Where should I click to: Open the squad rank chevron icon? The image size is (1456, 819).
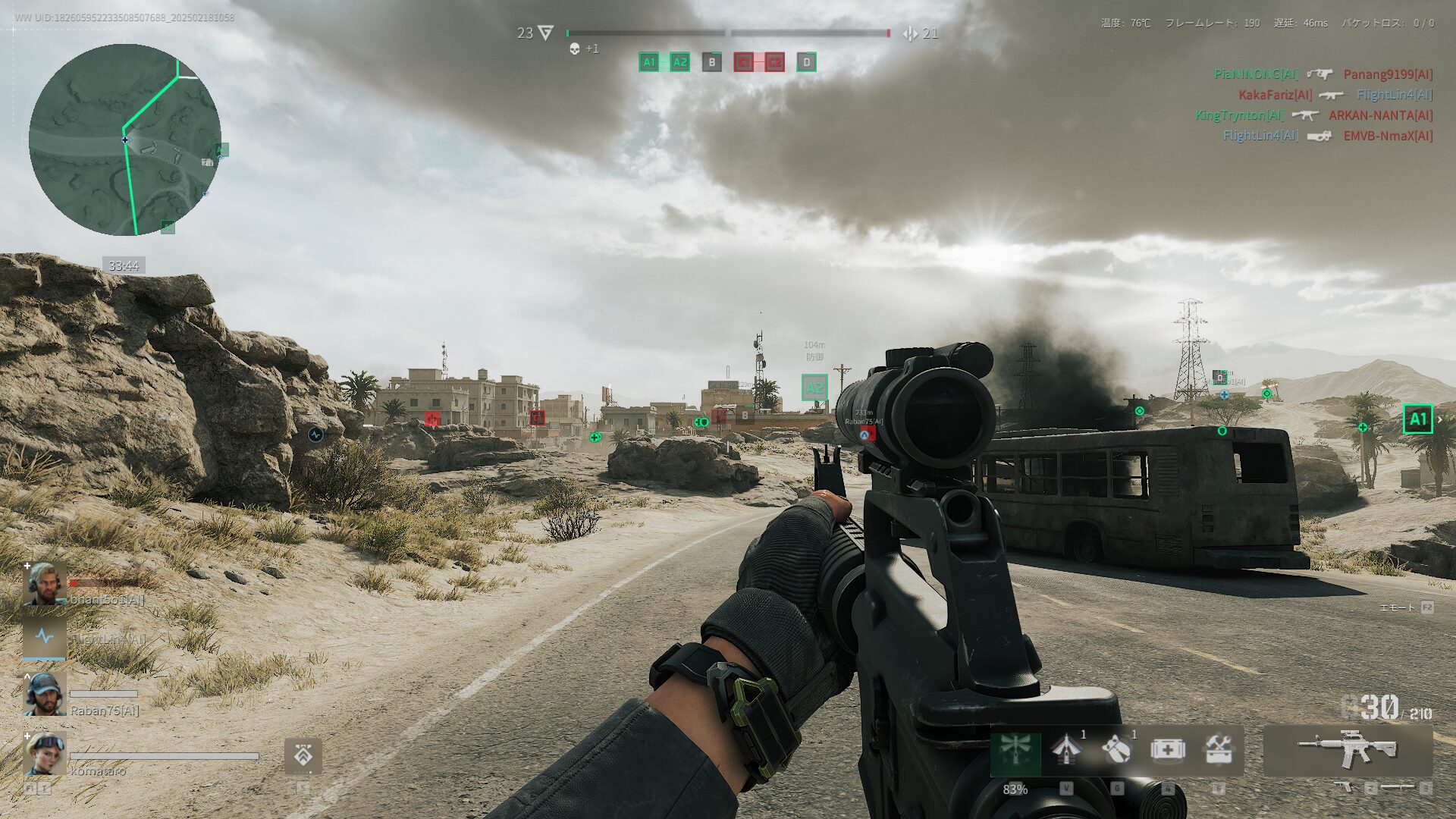[303, 755]
